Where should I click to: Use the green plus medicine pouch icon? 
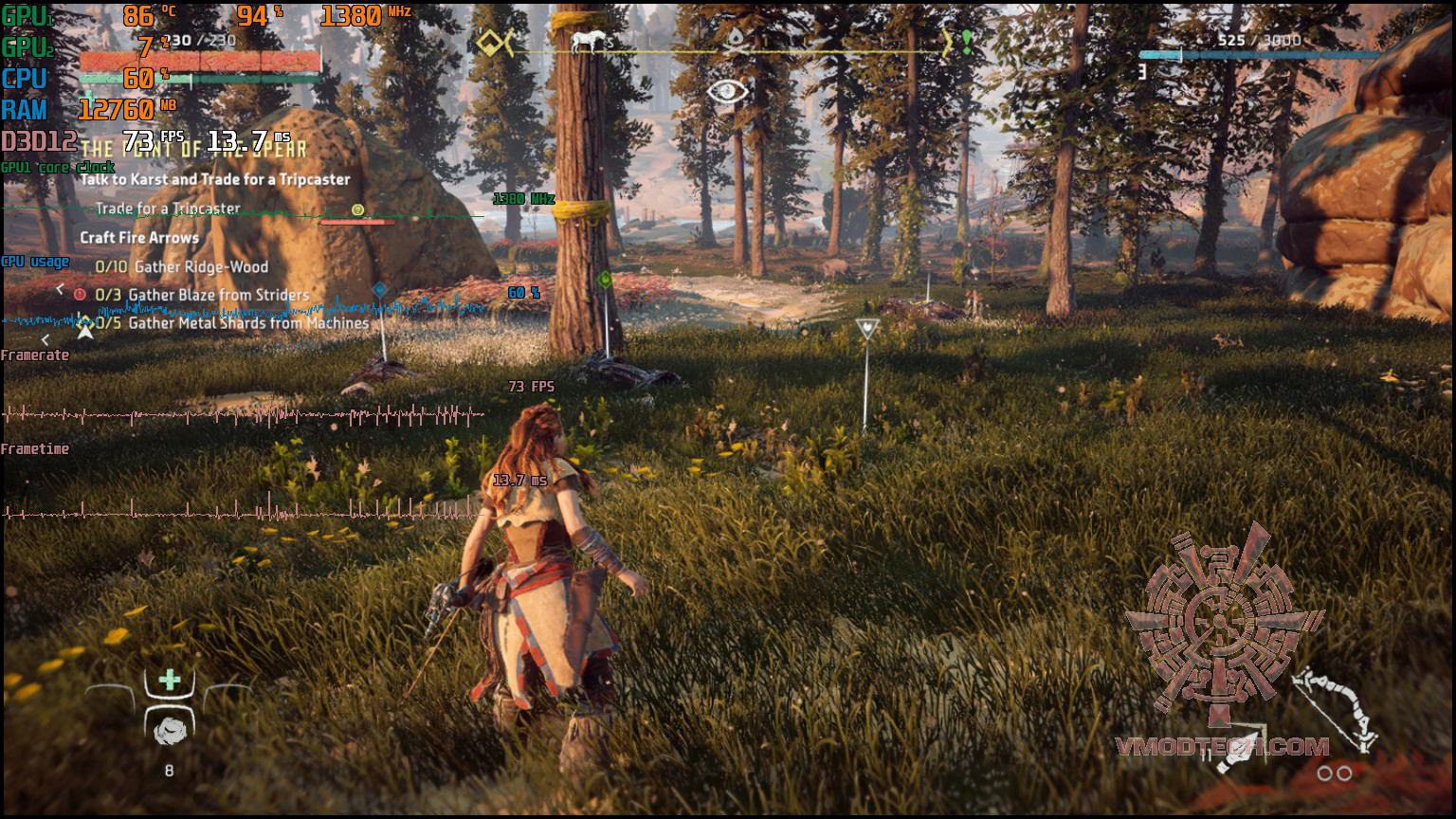(x=170, y=680)
